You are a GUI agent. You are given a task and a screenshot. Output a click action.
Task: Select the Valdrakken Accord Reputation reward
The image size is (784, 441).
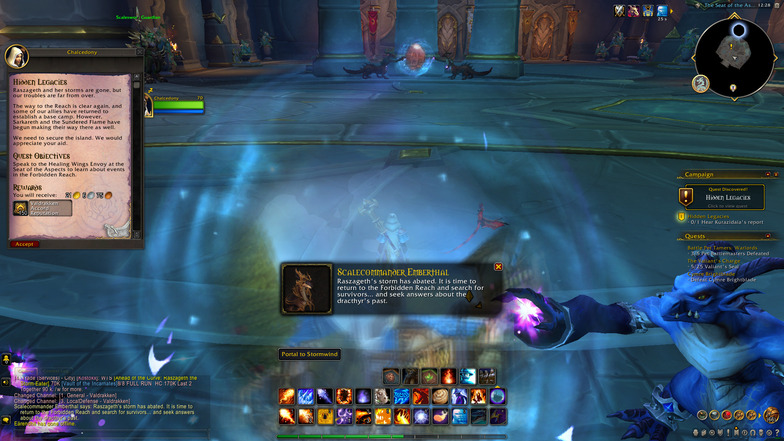pos(43,209)
